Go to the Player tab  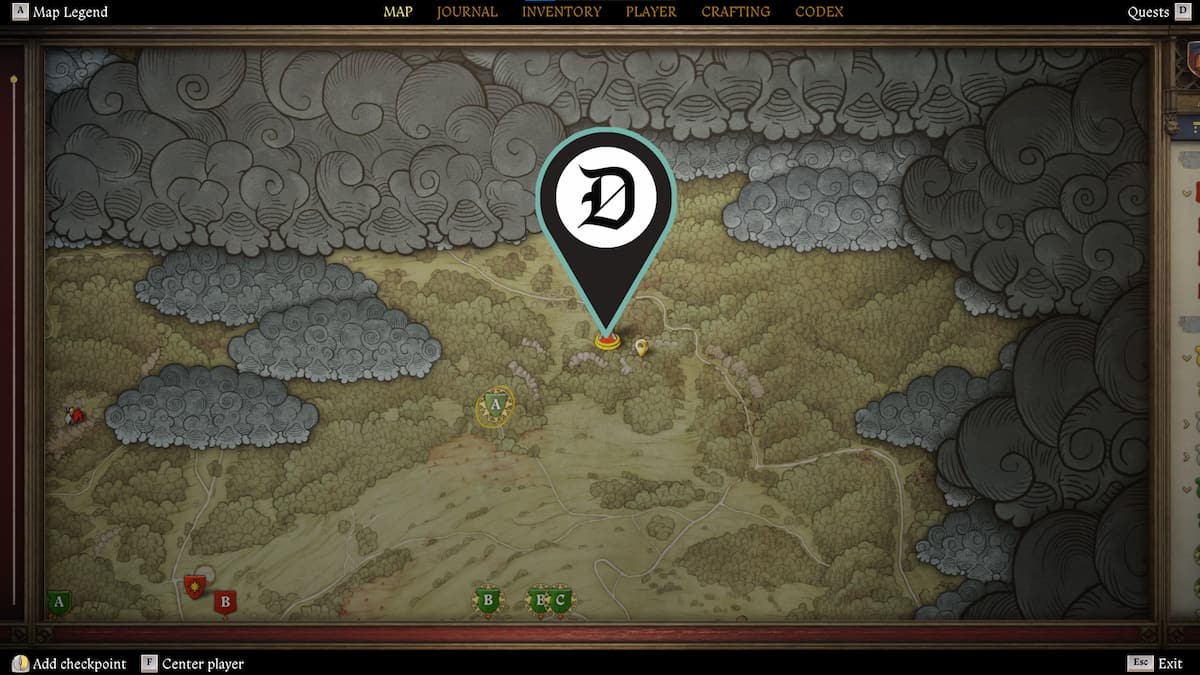[x=651, y=12]
